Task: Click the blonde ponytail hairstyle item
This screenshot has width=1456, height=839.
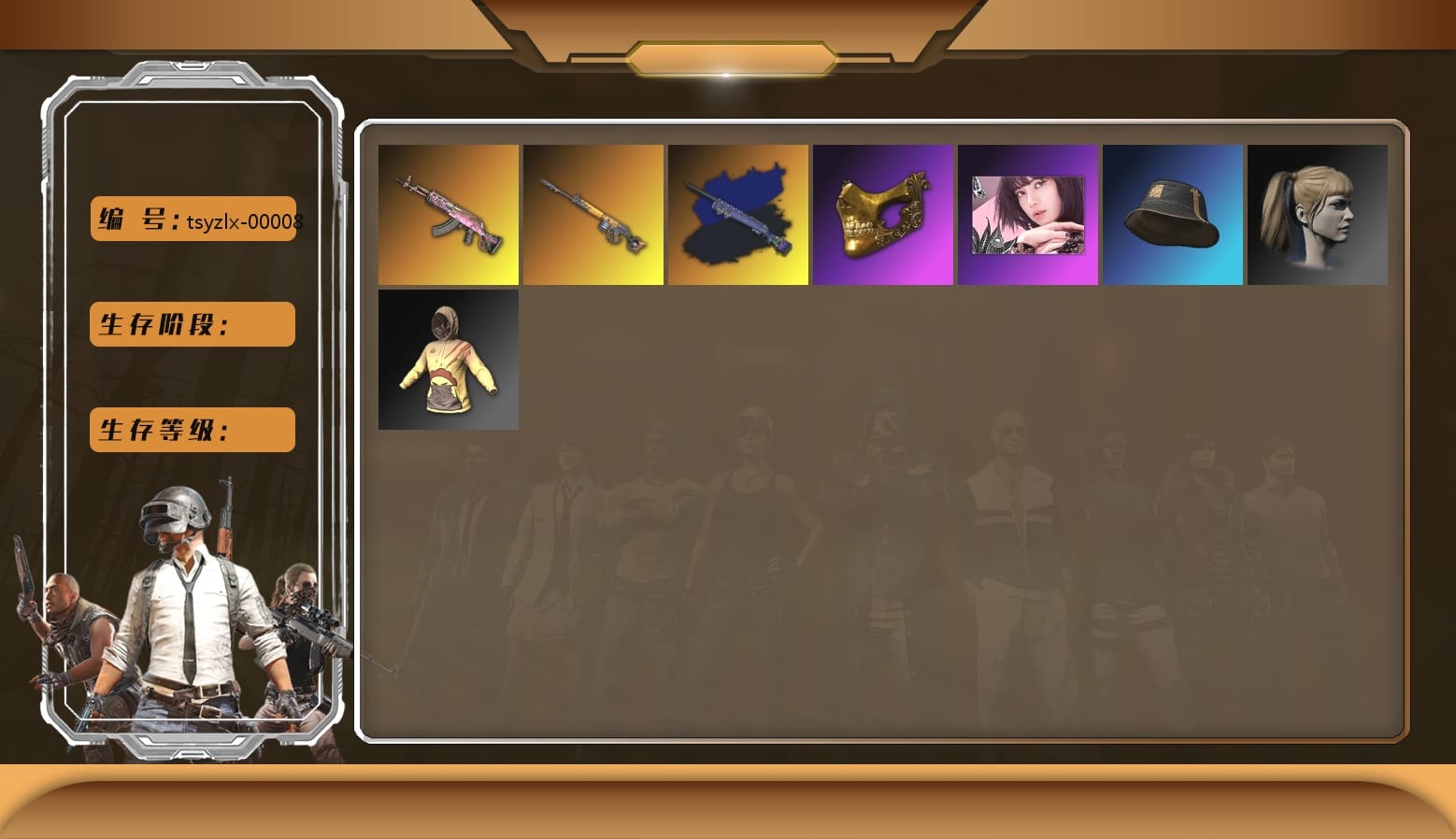Action: tap(1318, 214)
